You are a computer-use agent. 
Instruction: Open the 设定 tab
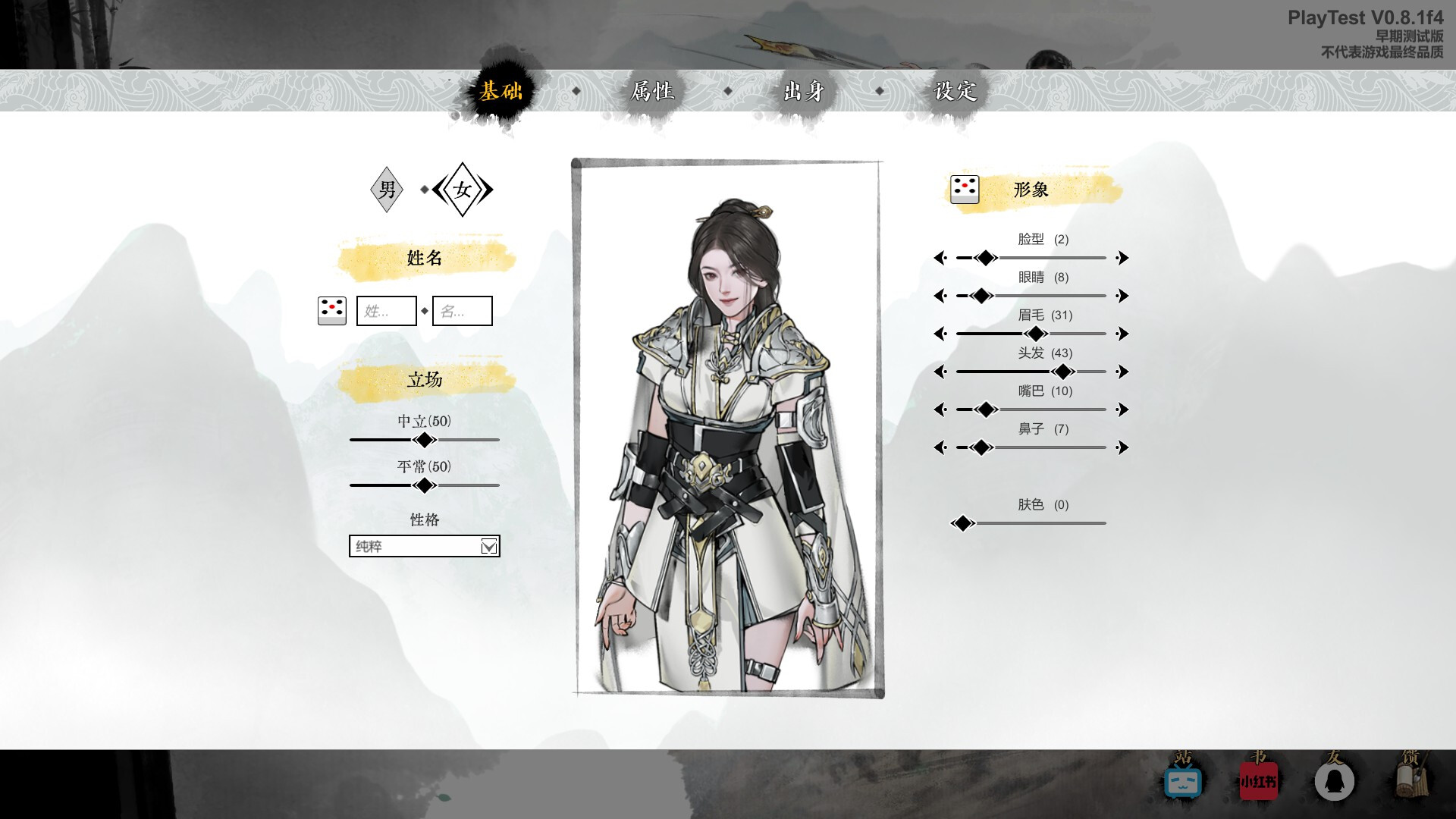coord(957,91)
